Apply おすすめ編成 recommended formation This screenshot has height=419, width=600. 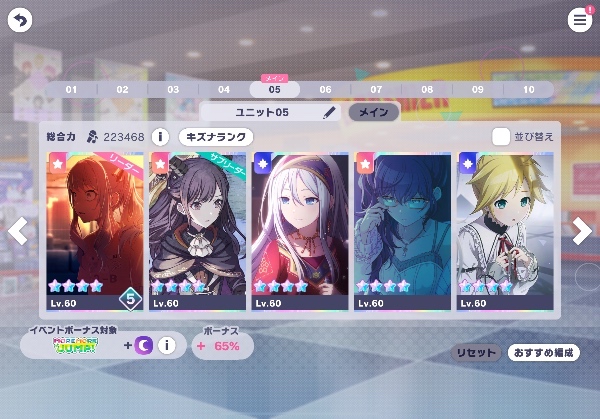tap(543, 353)
